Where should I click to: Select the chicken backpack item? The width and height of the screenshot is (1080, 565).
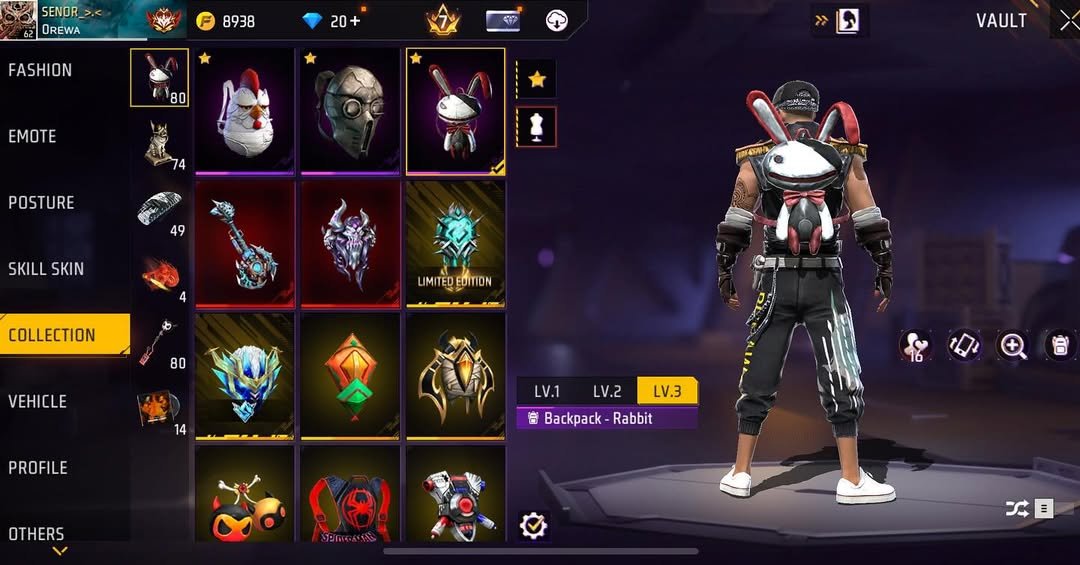245,110
